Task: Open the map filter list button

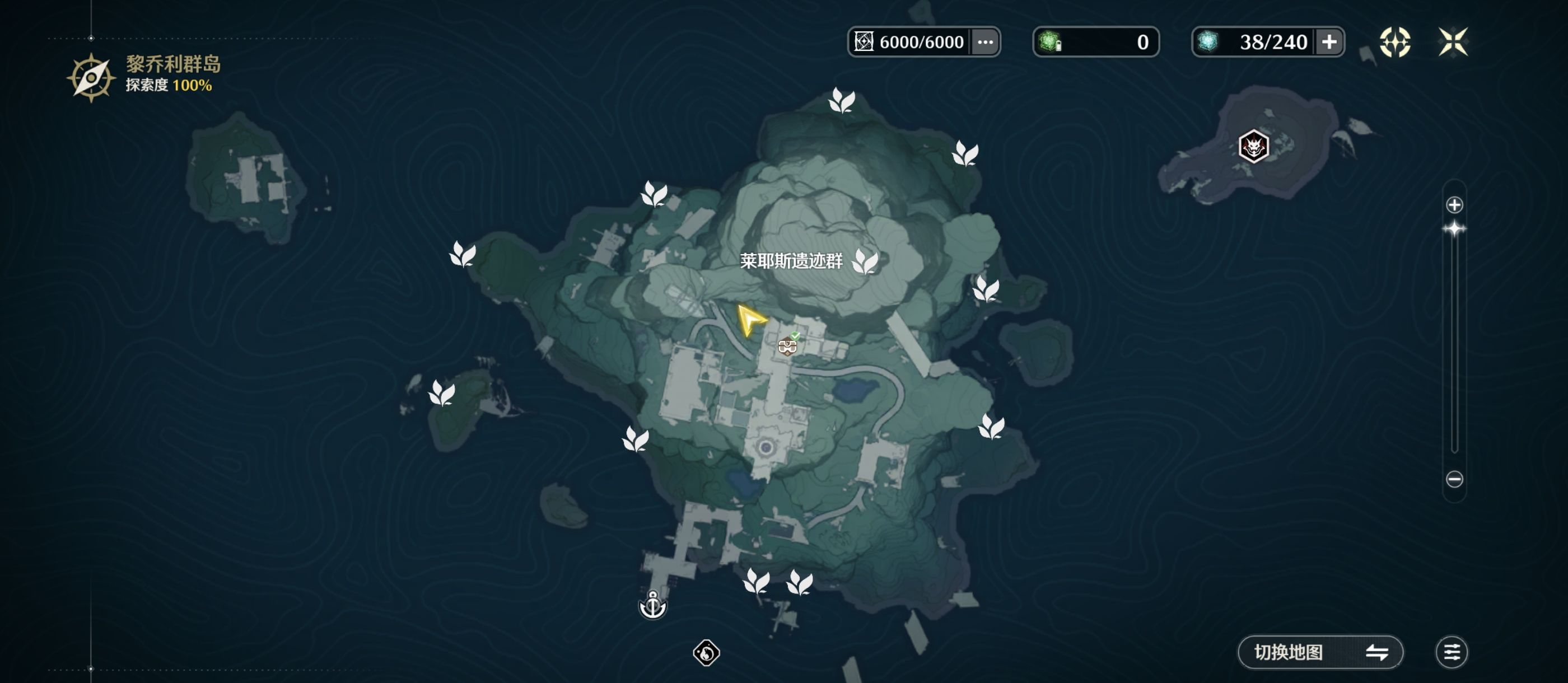Action: click(x=1451, y=652)
